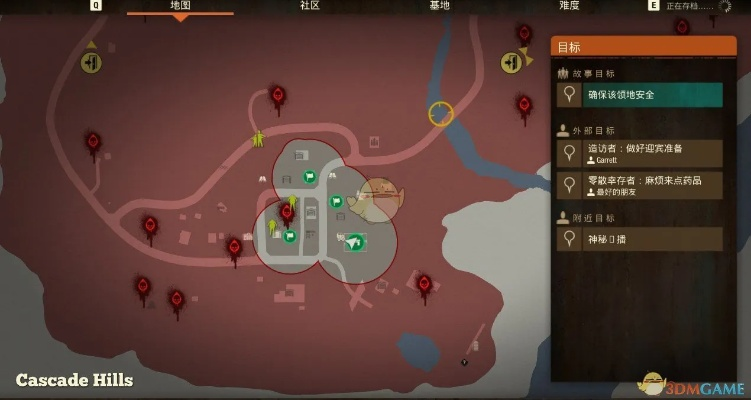Screen dimensions: 751x400
Task: Select the 造访者：做好迎宾准备 objective
Action: 640,153
